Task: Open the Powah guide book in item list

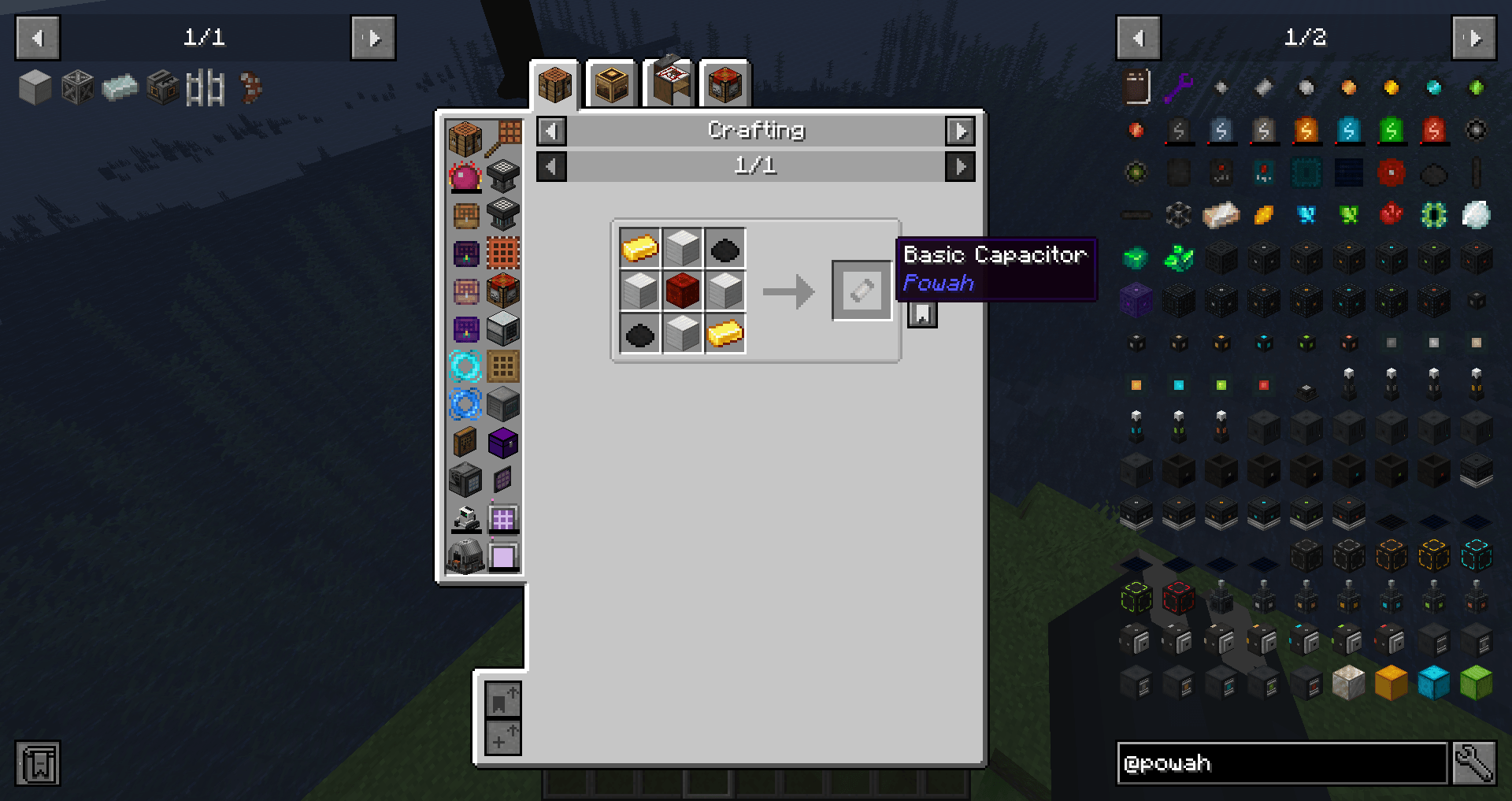Action: tap(1136, 87)
